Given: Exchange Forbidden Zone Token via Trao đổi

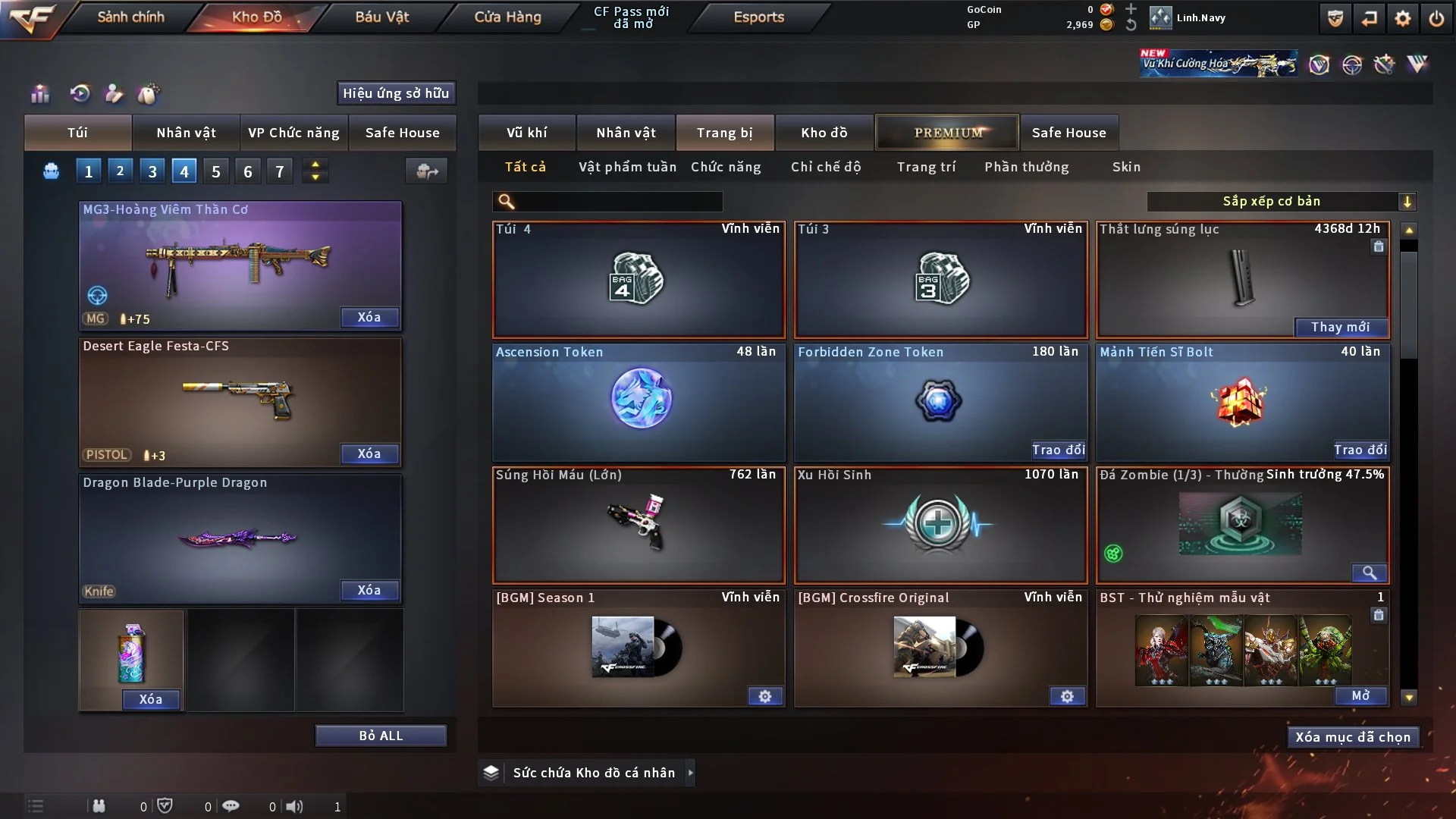Looking at the screenshot, I should point(1058,450).
